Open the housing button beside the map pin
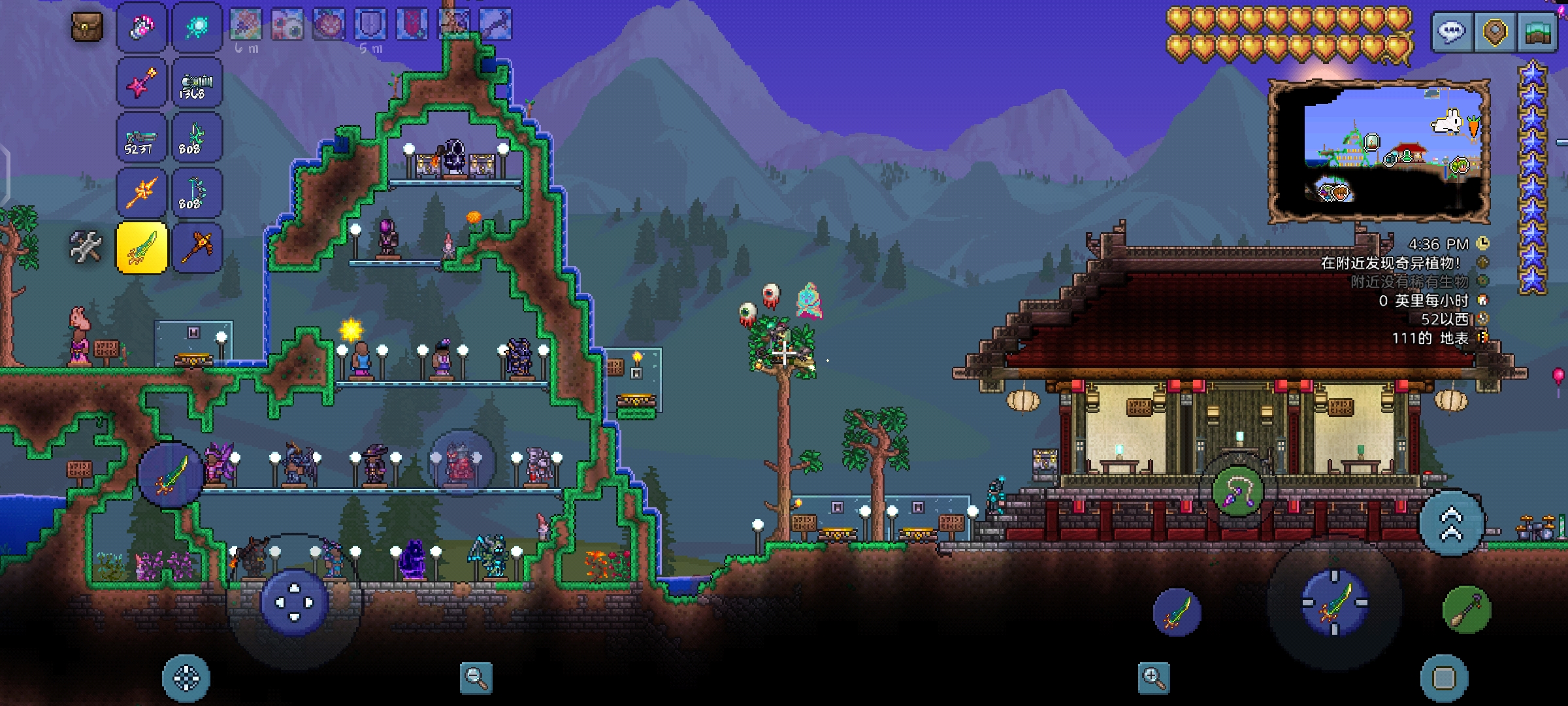 tap(1538, 31)
